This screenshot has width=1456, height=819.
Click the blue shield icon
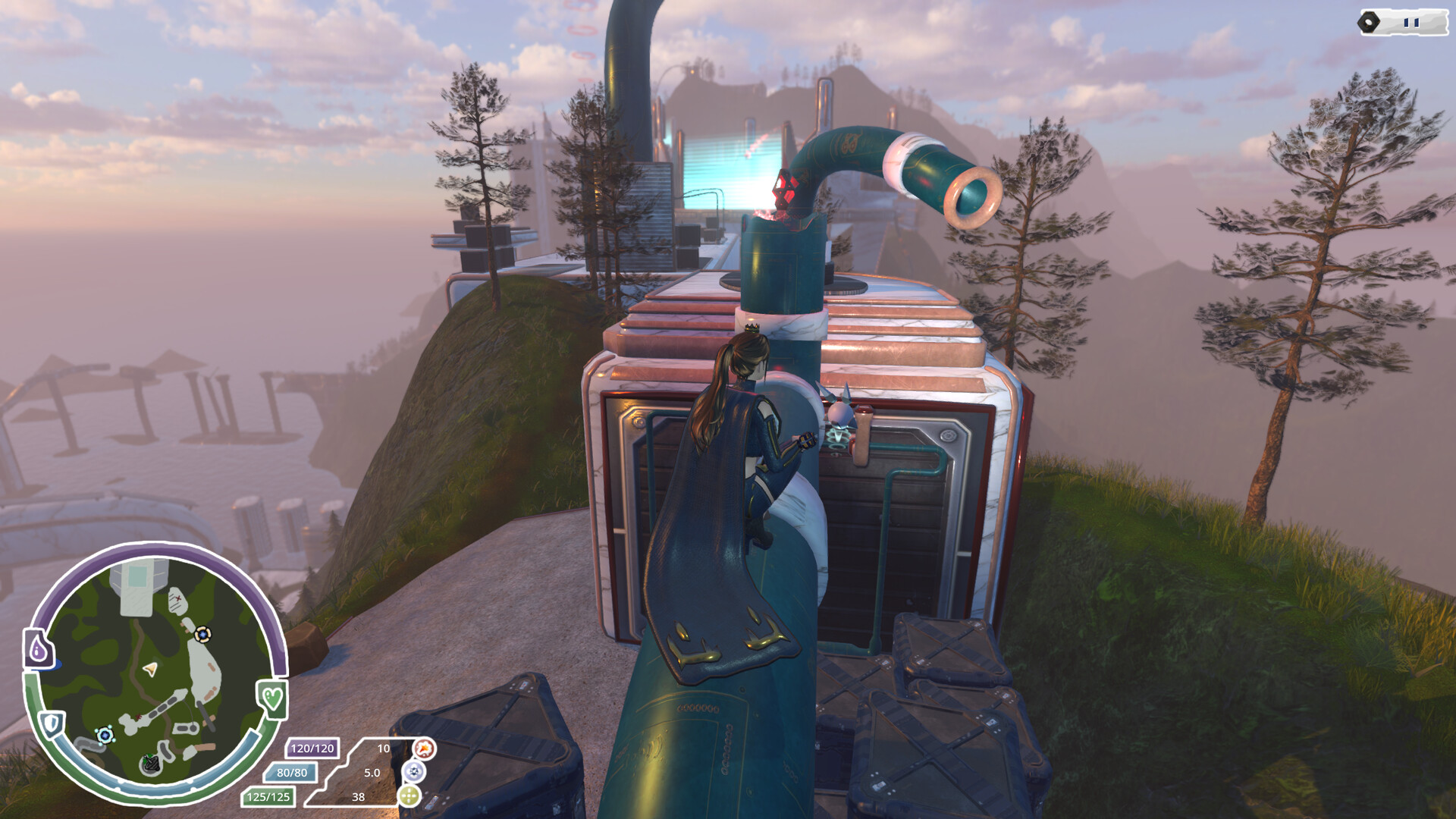pos(52,723)
